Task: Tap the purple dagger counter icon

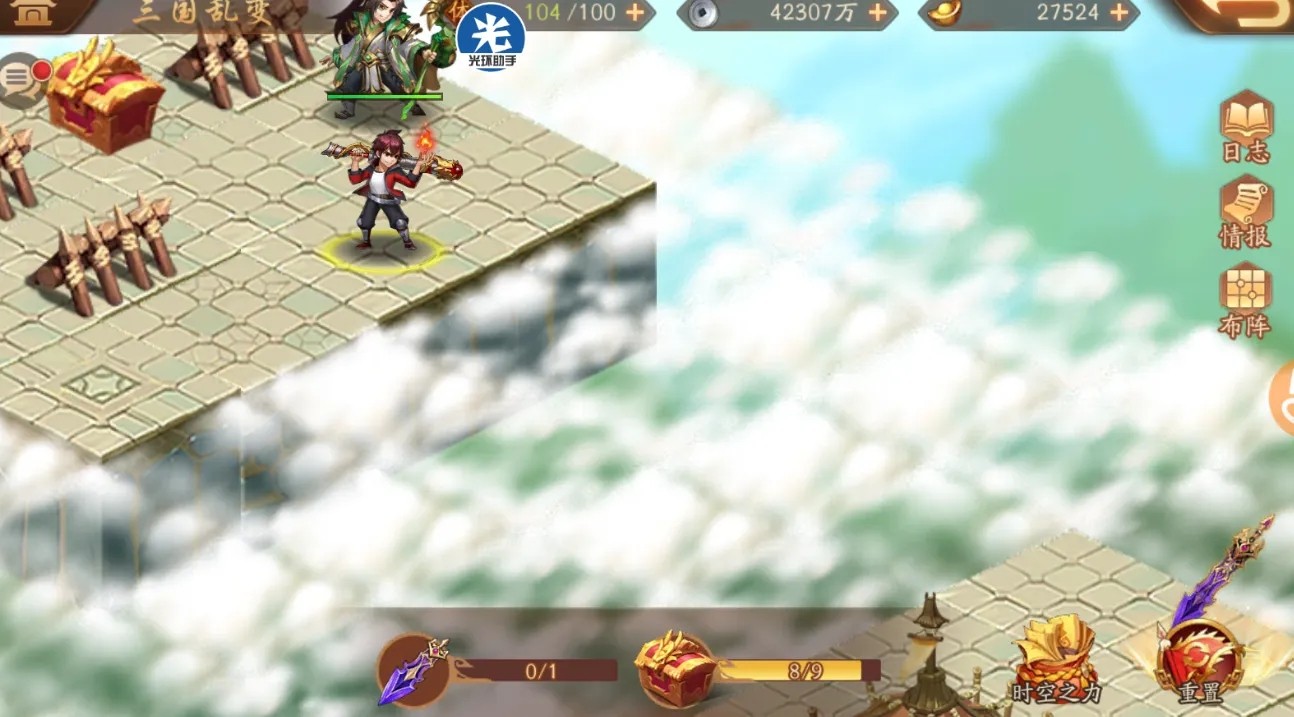Action: (x=412, y=669)
